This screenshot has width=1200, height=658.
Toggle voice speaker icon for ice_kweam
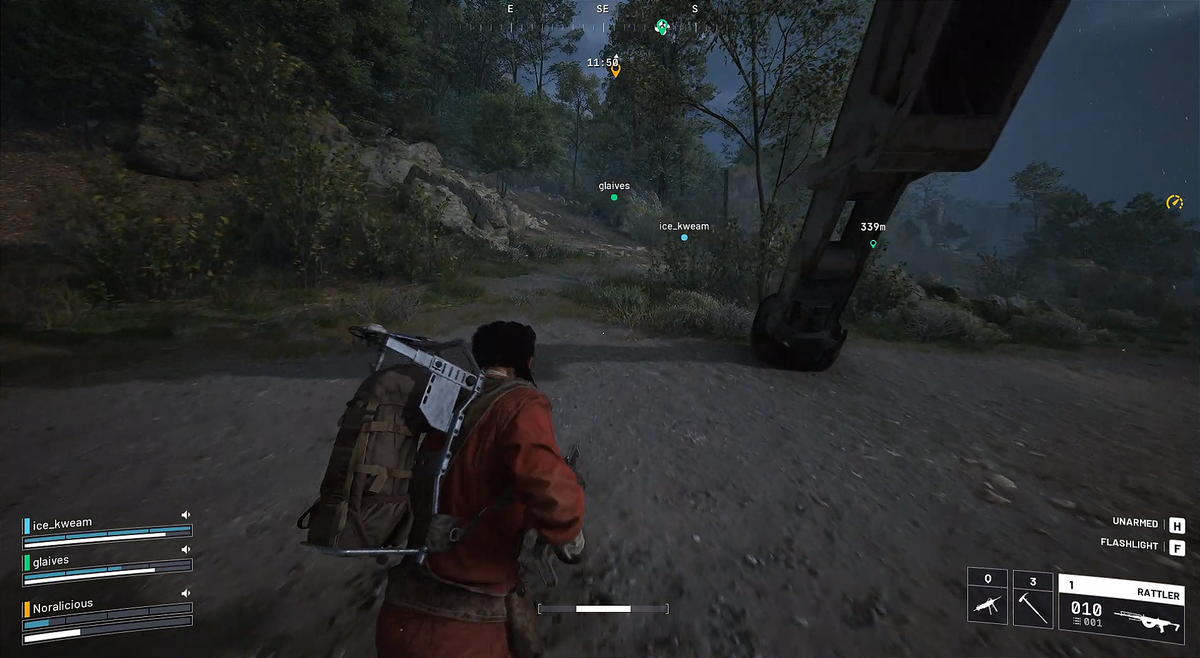(185, 515)
